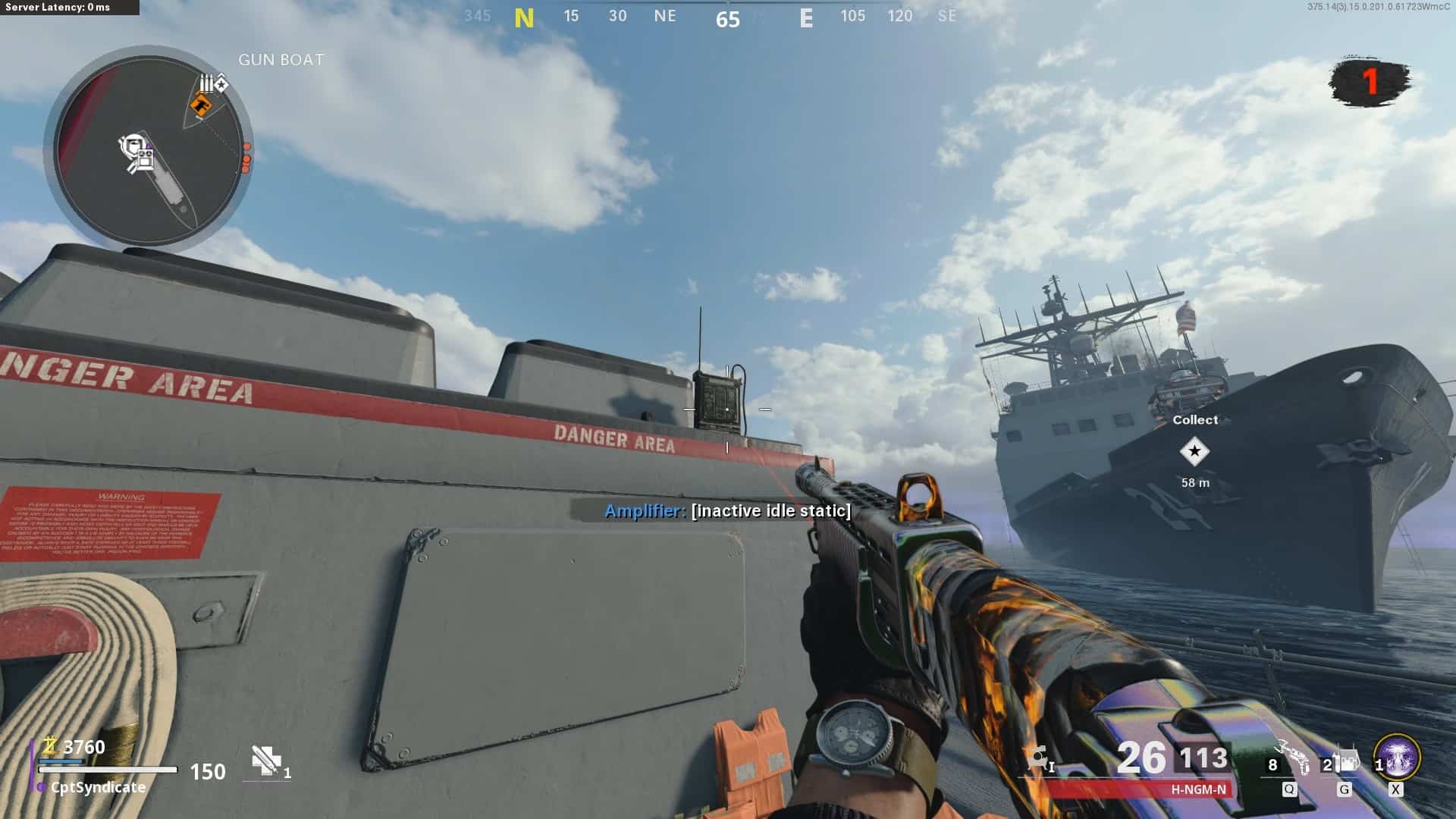Activate the purple field upgrade ability icon
This screenshot has width=1456, height=819.
point(1397,757)
